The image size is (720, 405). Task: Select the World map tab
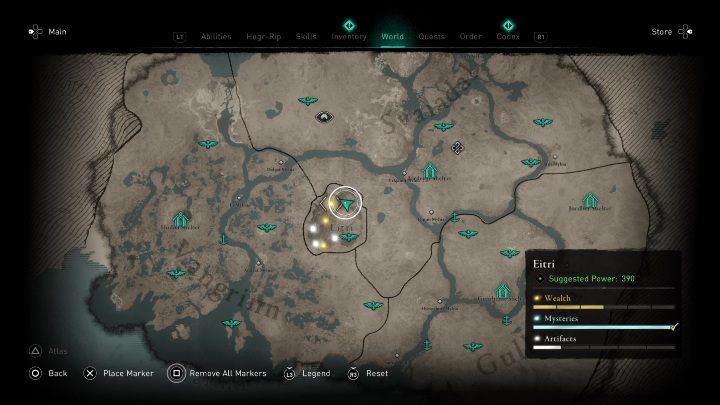[x=393, y=37]
